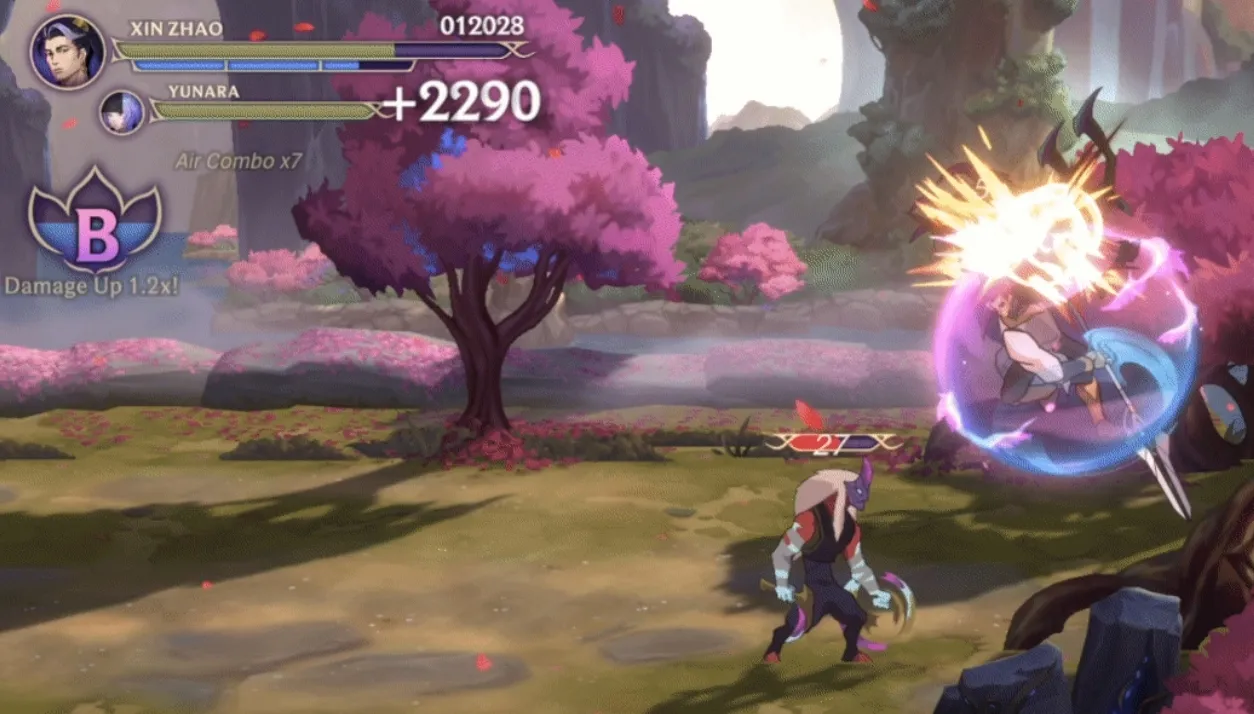Click Xin Zhao's character portrait
This screenshot has height=714, width=1254.
[x=67, y=51]
